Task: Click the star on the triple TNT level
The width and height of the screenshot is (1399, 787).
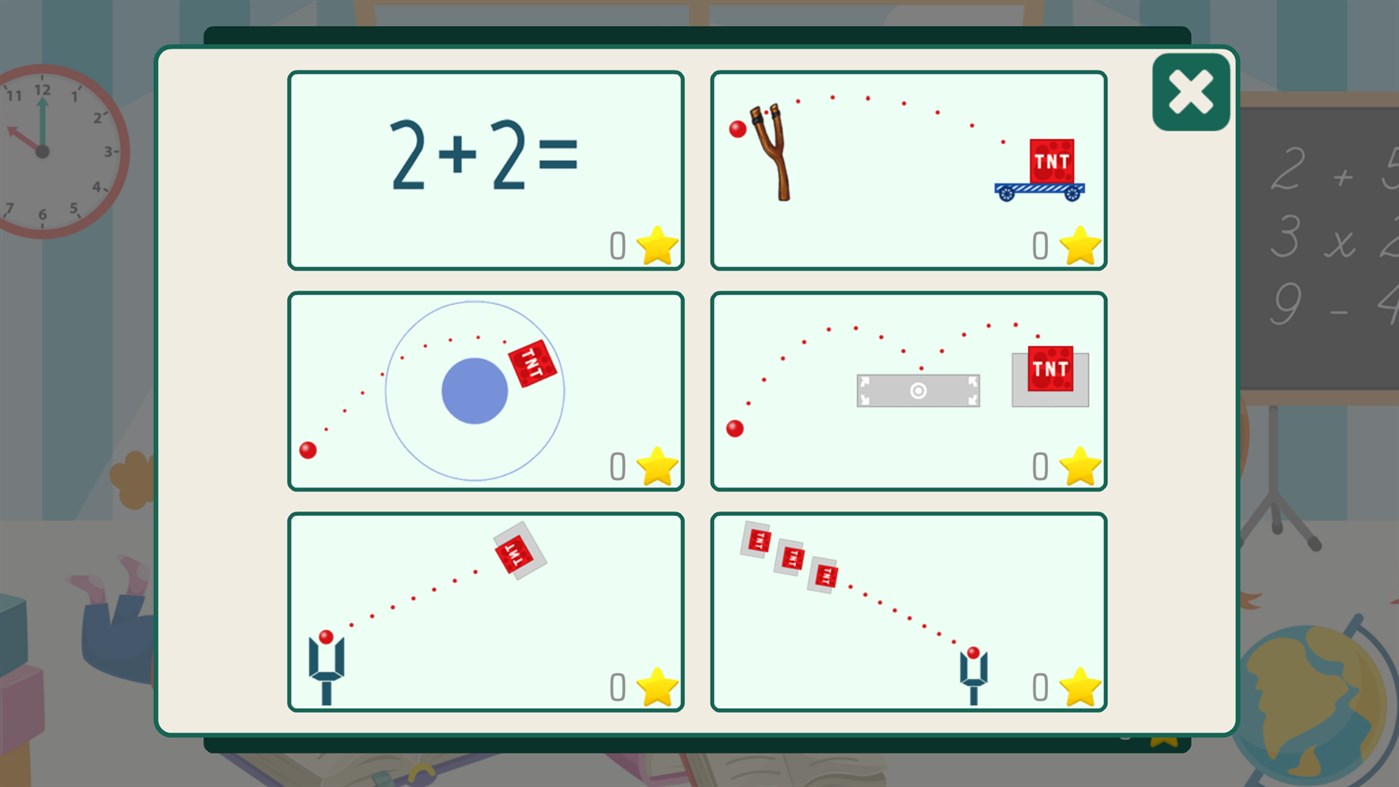Action: coord(1078,687)
